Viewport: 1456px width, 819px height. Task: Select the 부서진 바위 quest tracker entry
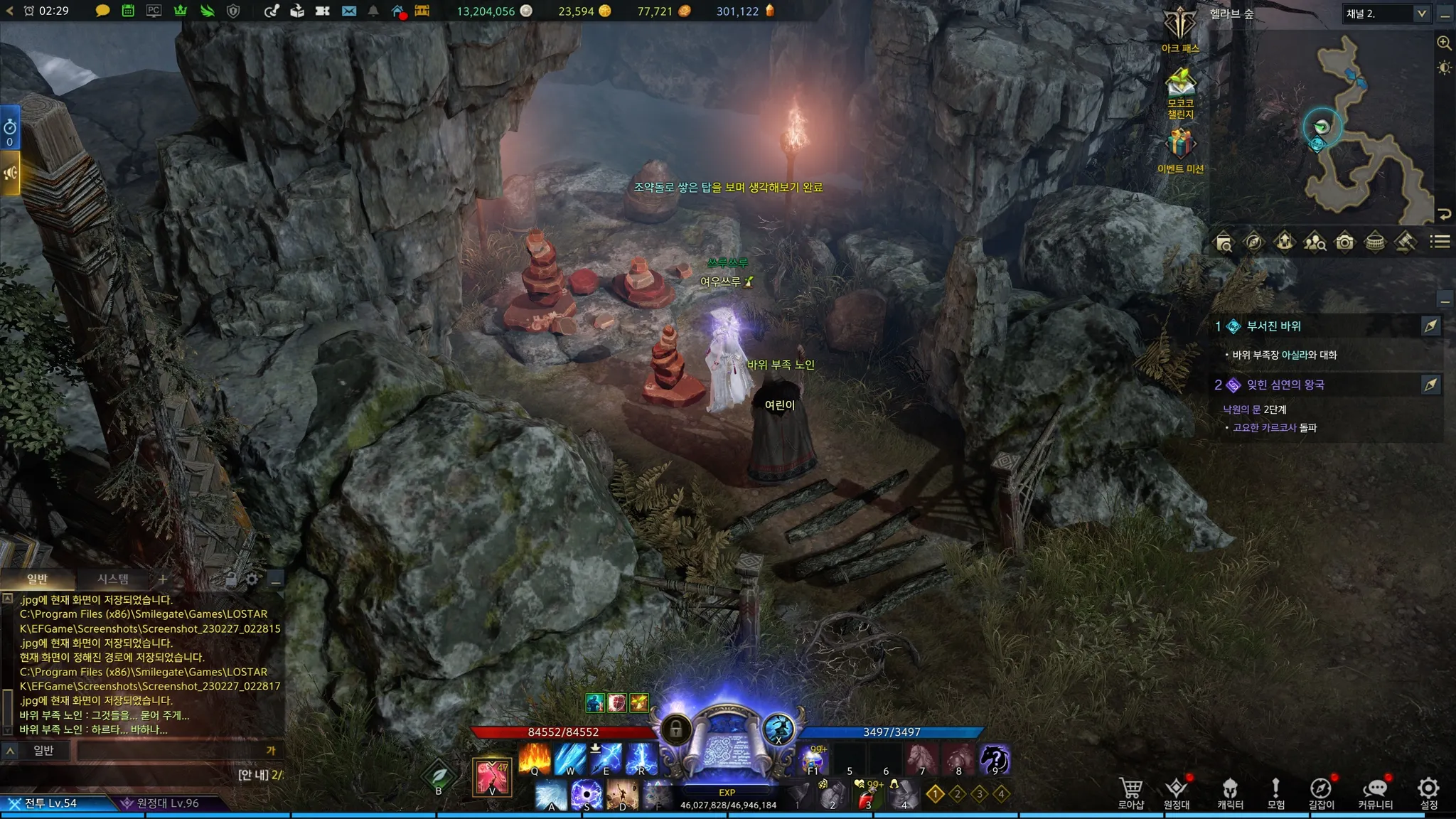(x=1274, y=326)
